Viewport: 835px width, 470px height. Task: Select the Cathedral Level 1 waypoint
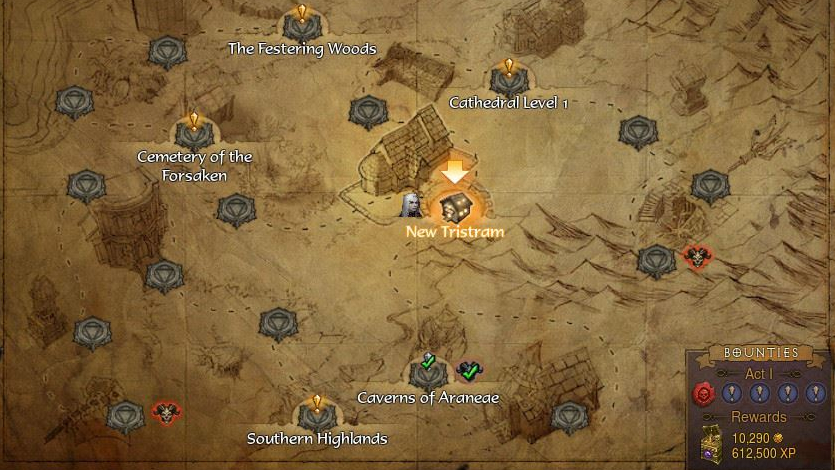(x=508, y=79)
